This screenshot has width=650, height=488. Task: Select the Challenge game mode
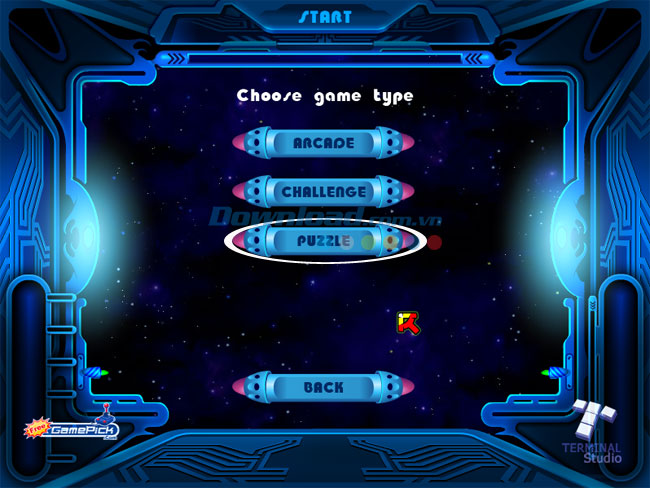click(323, 191)
